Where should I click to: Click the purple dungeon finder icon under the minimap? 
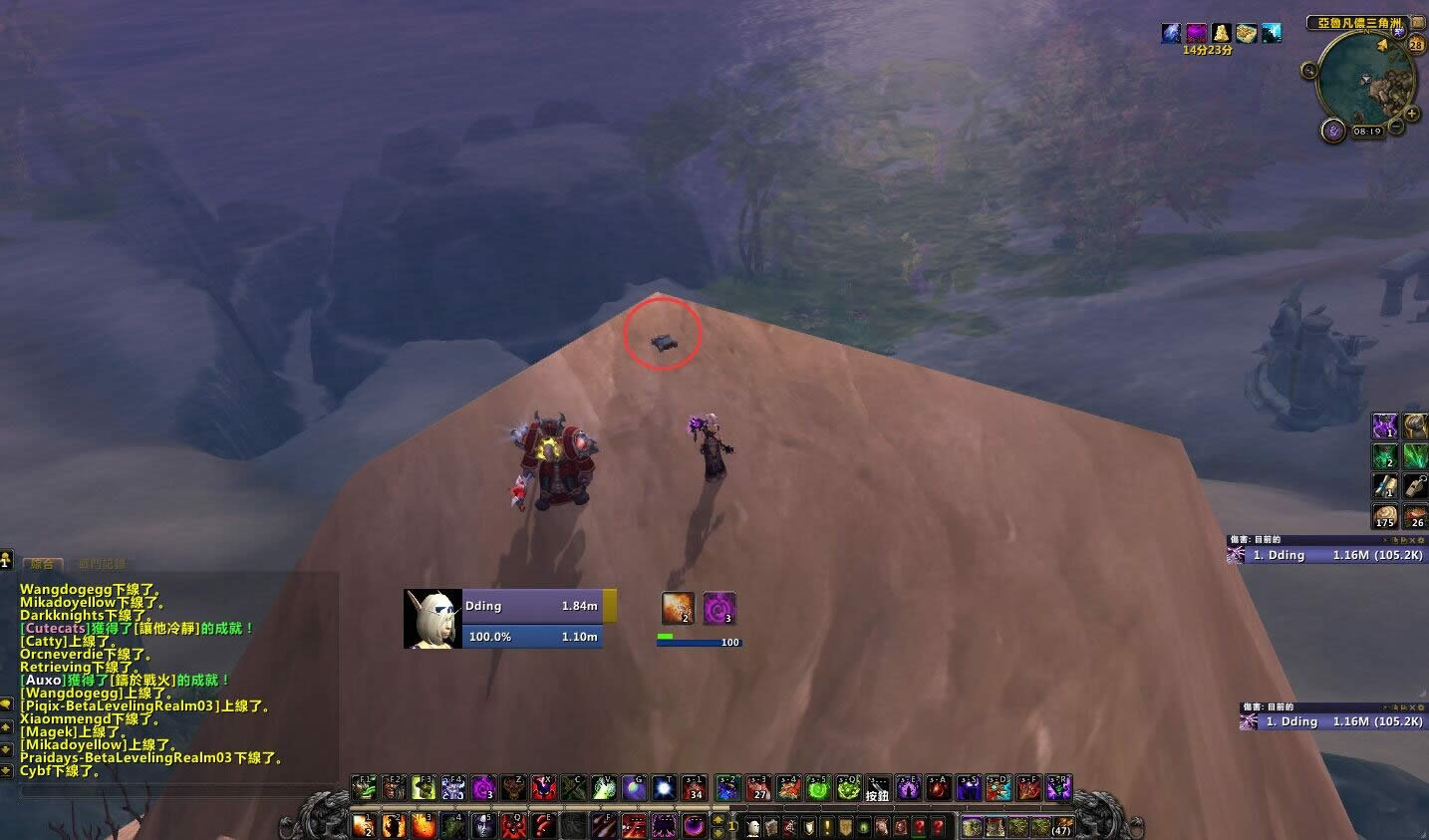click(1333, 130)
